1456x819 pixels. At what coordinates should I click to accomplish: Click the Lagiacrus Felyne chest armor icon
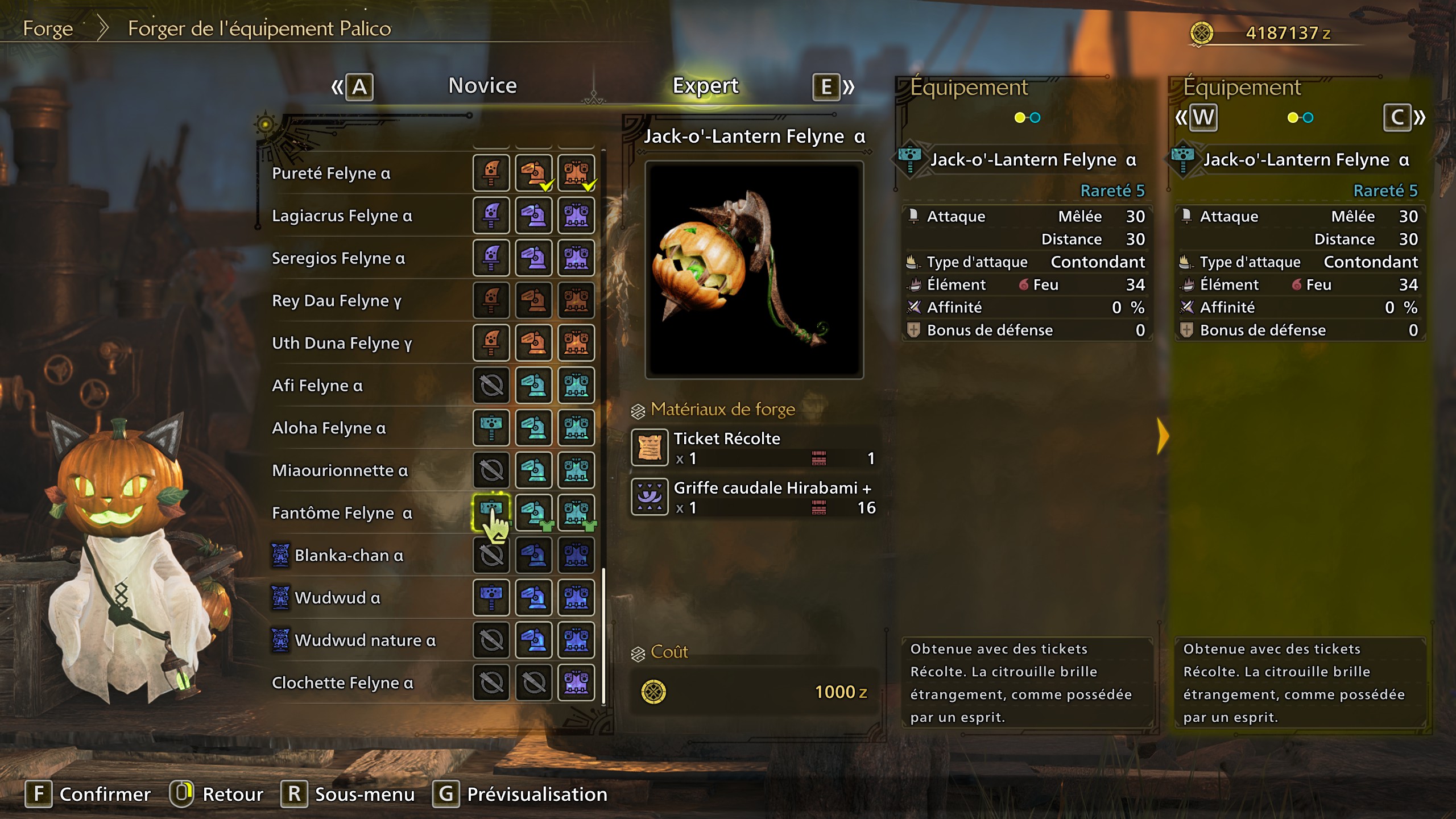[x=576, y=216]
